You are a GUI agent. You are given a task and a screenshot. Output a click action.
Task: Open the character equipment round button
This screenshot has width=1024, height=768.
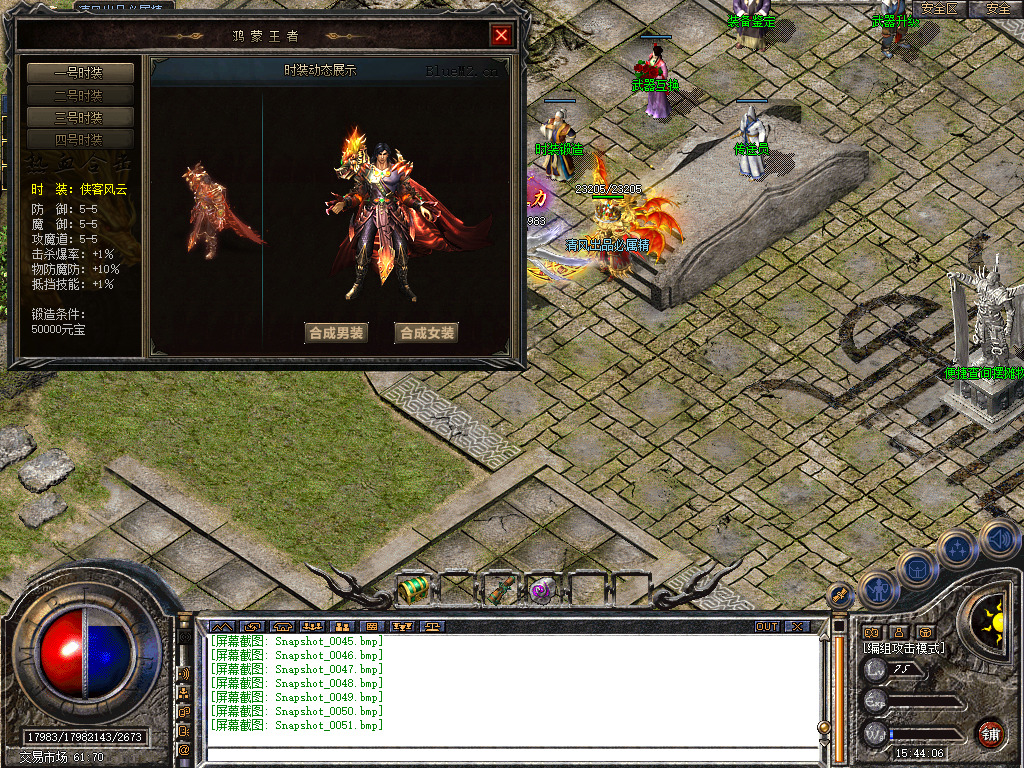click(x=877, y=589)
